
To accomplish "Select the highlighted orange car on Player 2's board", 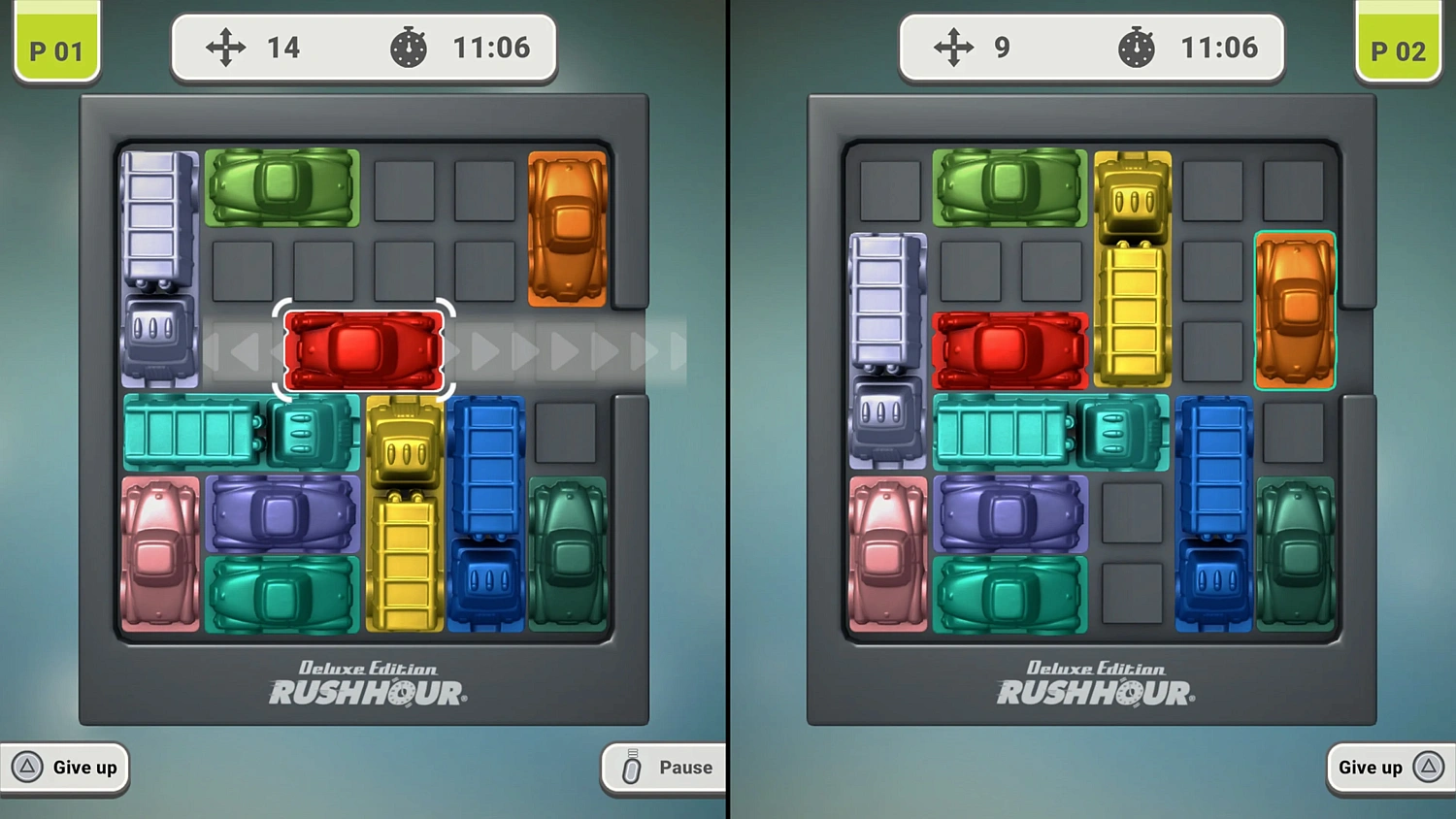I will 1295,309.
